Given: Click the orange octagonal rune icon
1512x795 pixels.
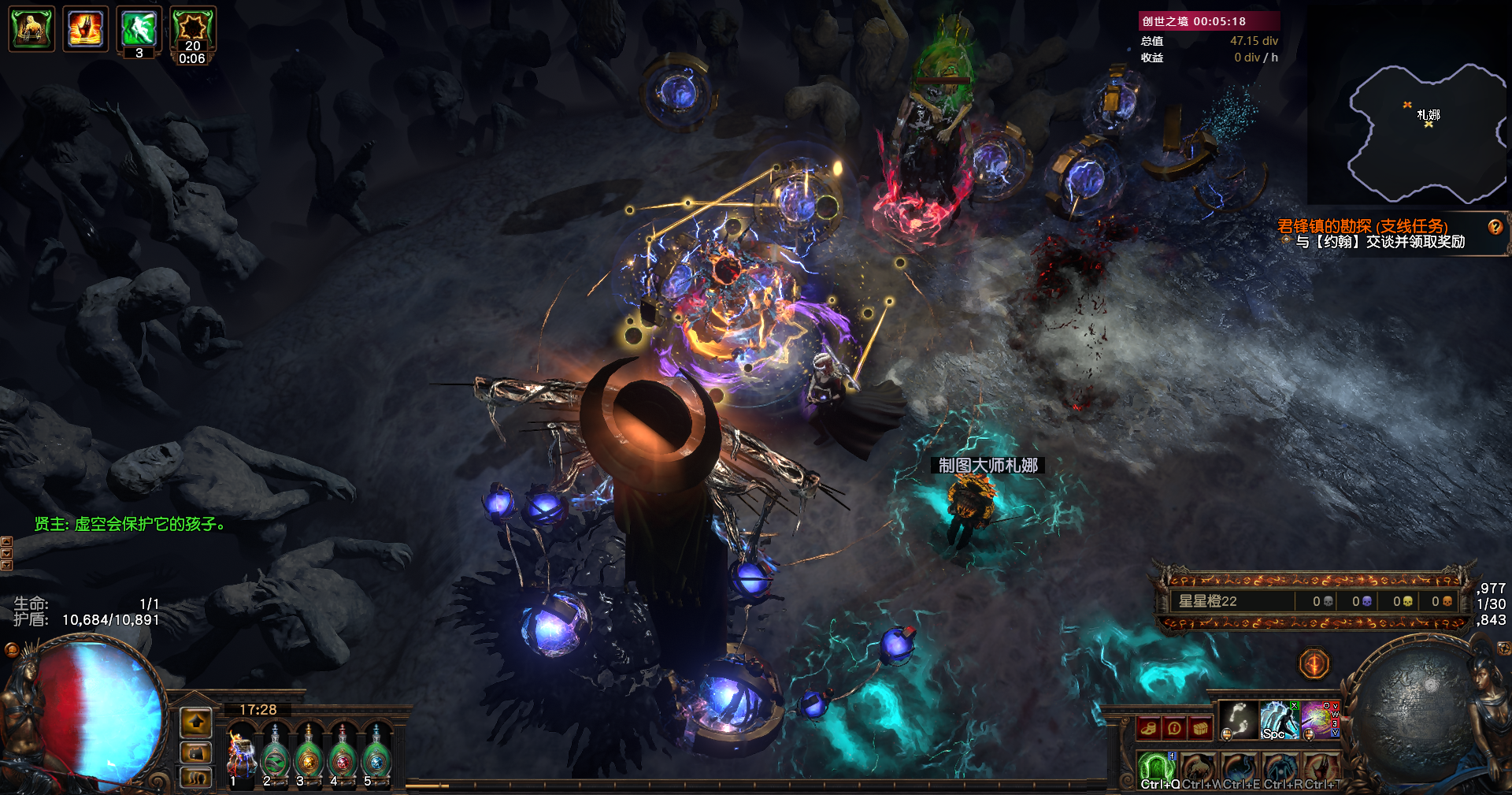Looking at the screenshot, I should pyautogui.click(x=1314, y=664).
